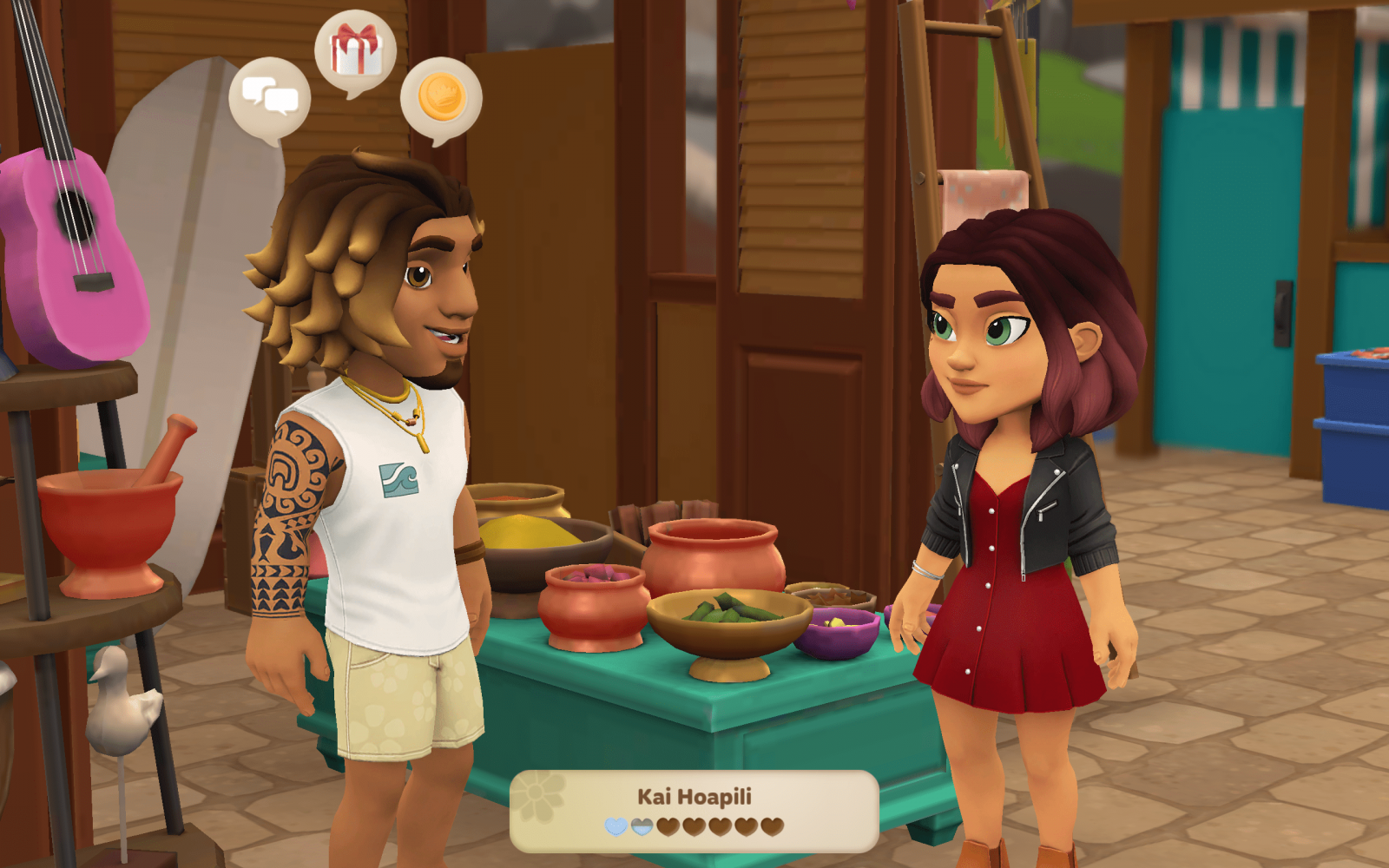Choose the gift box interaction bubble

pos(355,50)
